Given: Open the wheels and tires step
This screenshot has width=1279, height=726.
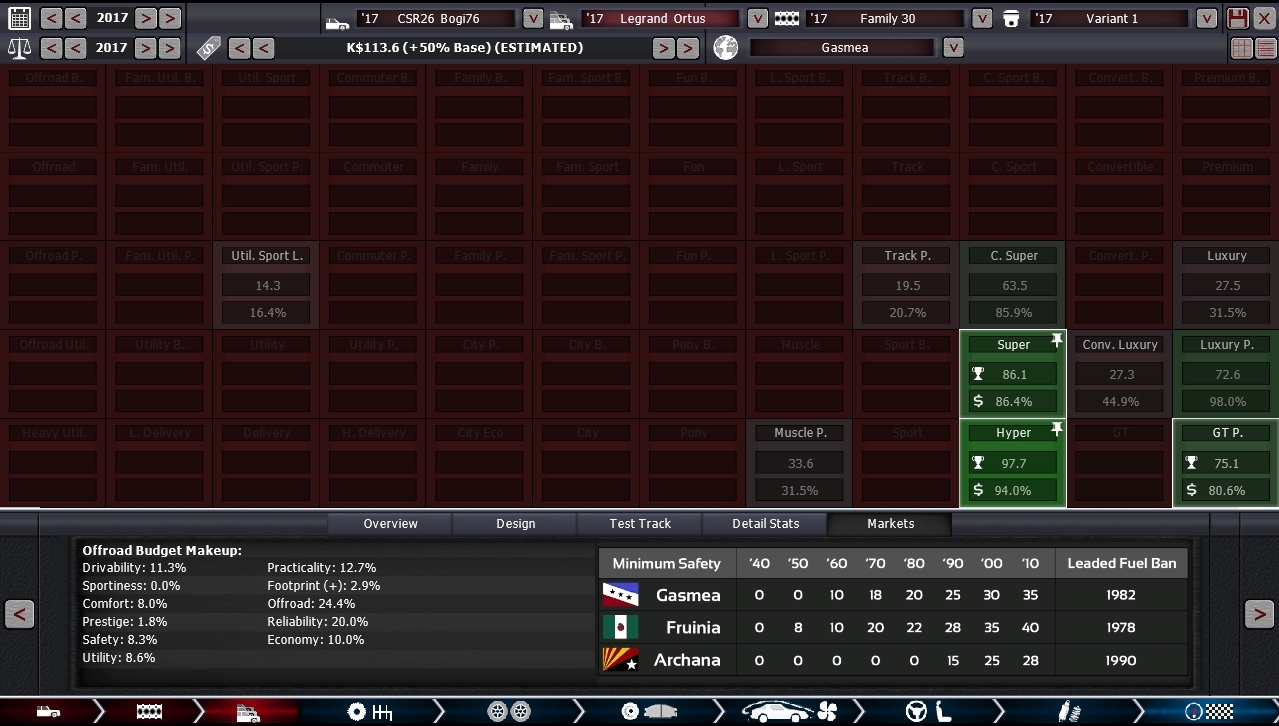Looking at the screenshot, I should [x=508, y=712].
